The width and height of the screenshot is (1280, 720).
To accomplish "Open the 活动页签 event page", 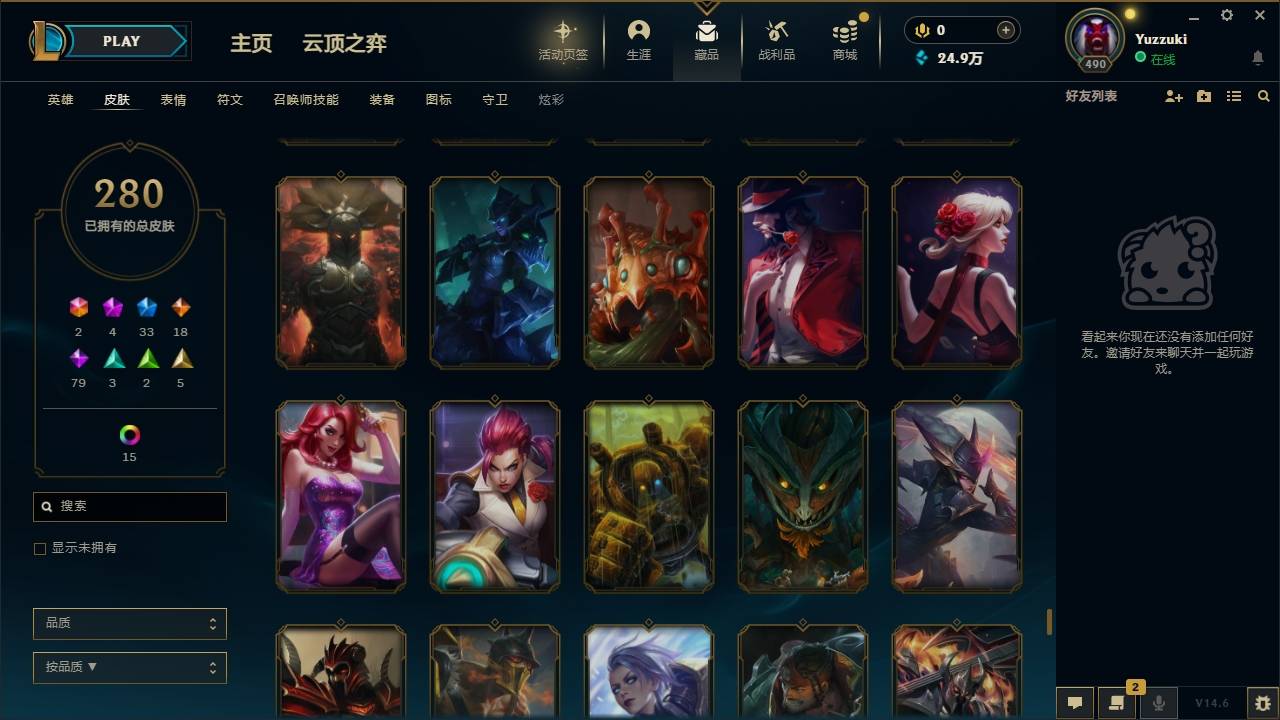I will [x=563, y=40].
